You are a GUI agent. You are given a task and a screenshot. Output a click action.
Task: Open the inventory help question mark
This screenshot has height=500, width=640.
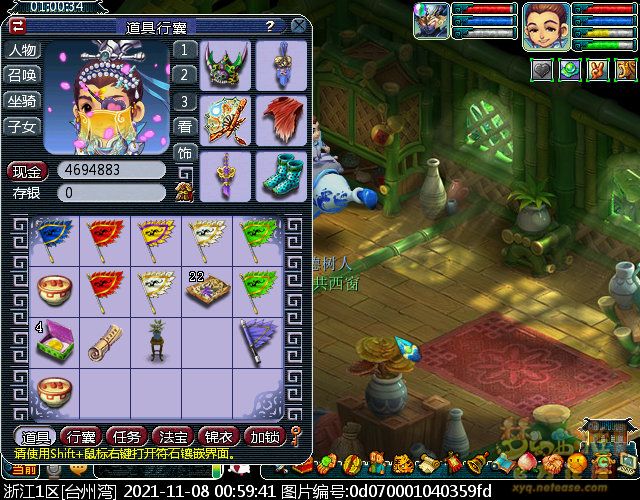point(270,26)
